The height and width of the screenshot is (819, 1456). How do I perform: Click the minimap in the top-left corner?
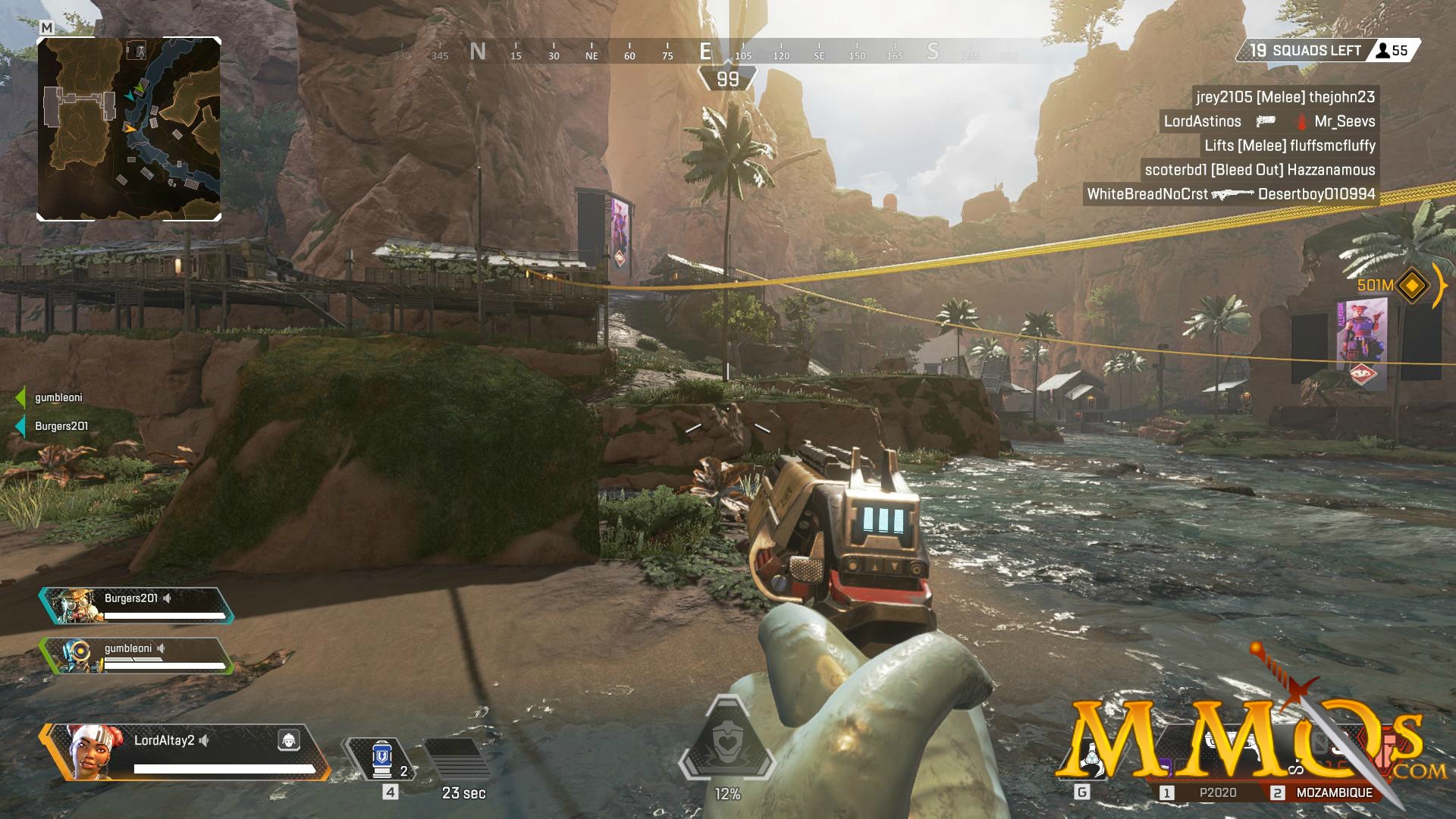pyautogui.click(x=130, y=127)
